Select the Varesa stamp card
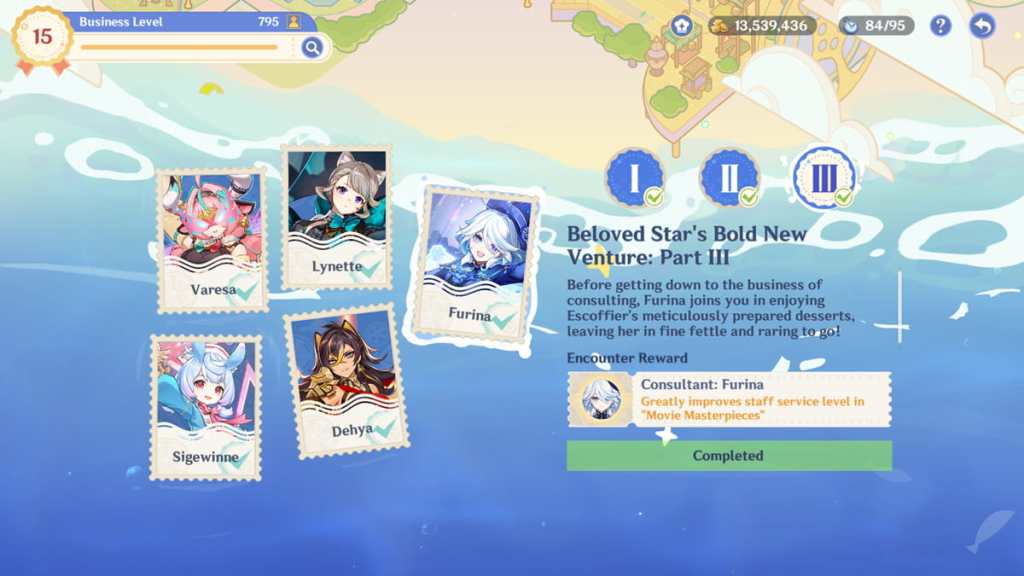Screen dimensions: 1024x576 pos(212,240)
